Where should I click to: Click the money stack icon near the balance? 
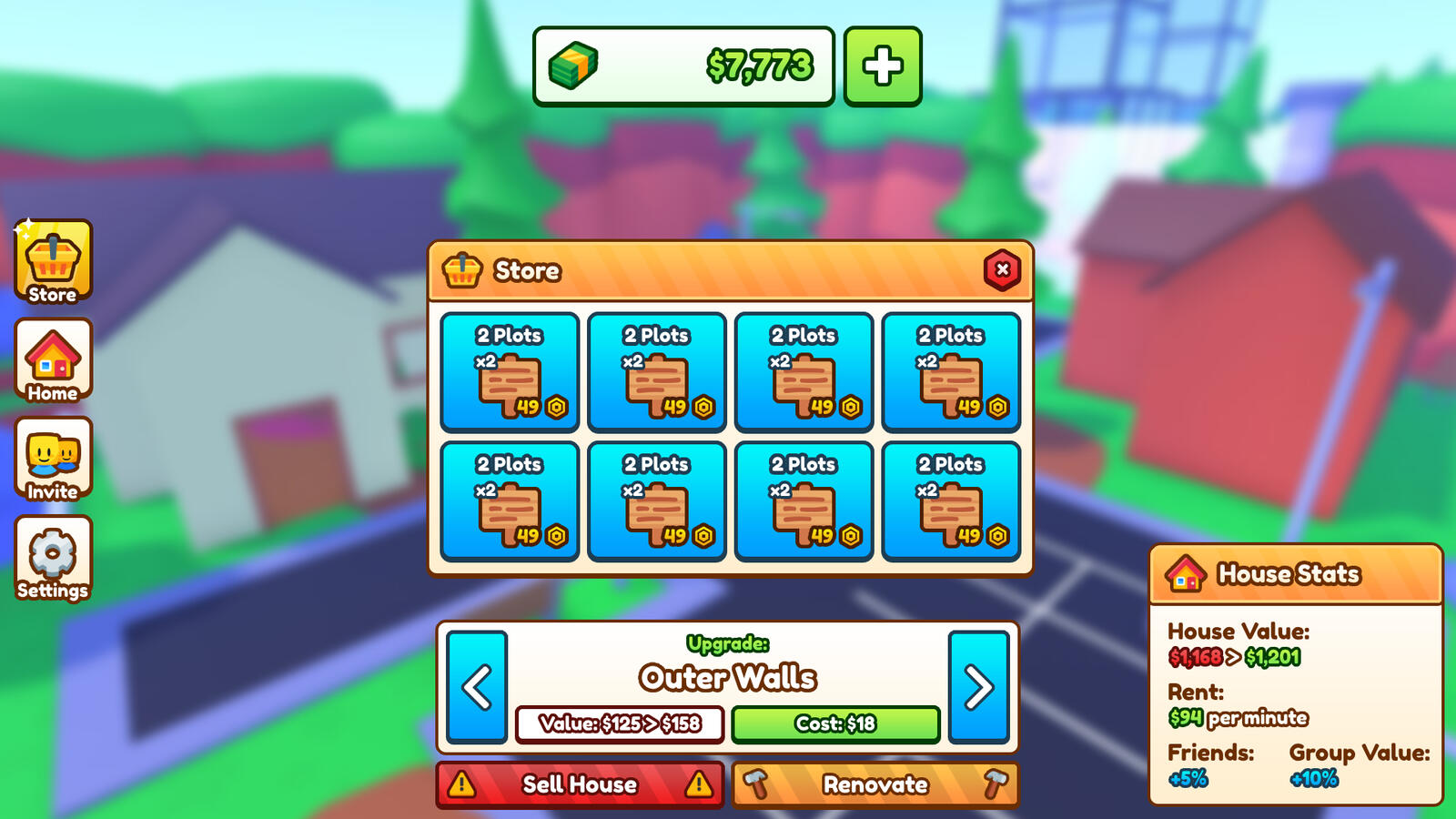(571, 64)
